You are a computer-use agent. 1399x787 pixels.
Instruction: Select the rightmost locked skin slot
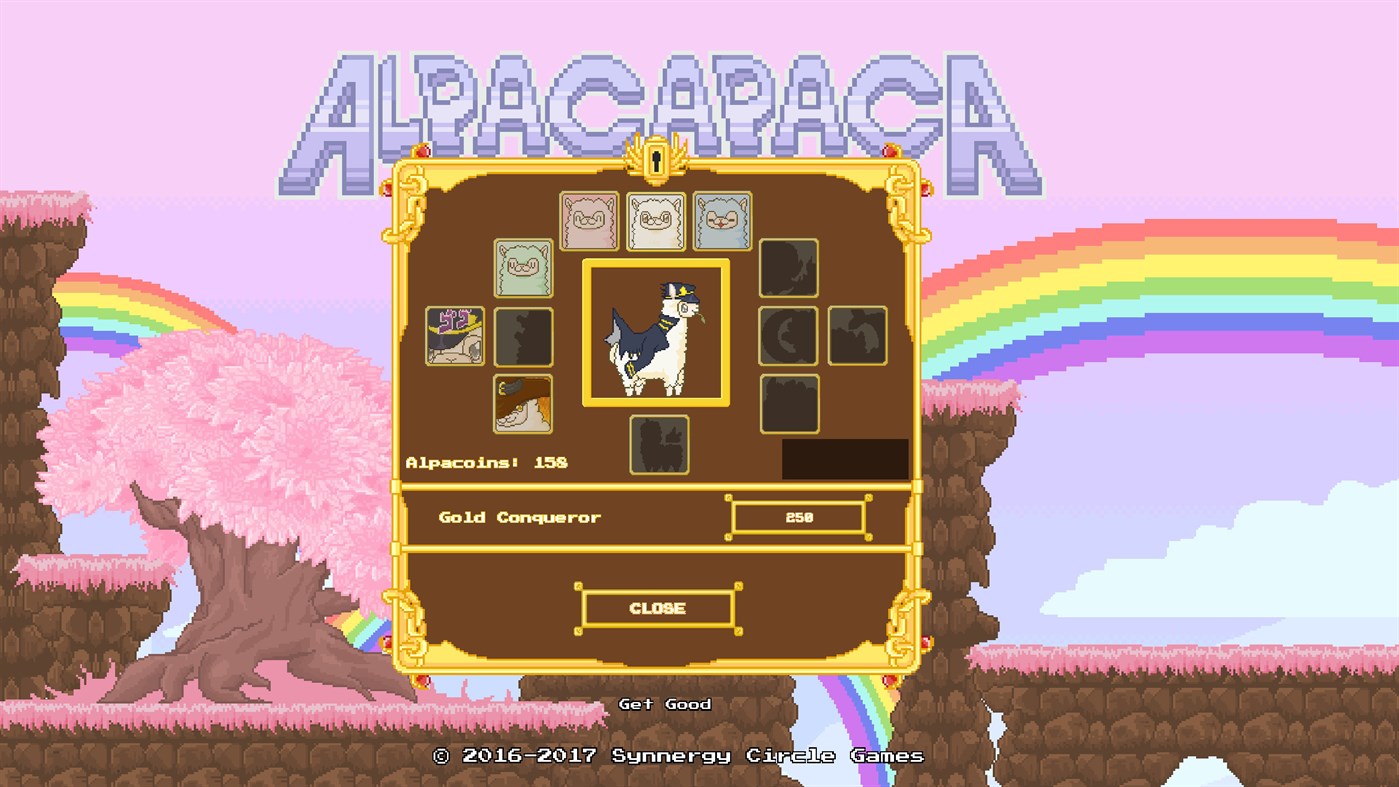(x=856, y=335)
